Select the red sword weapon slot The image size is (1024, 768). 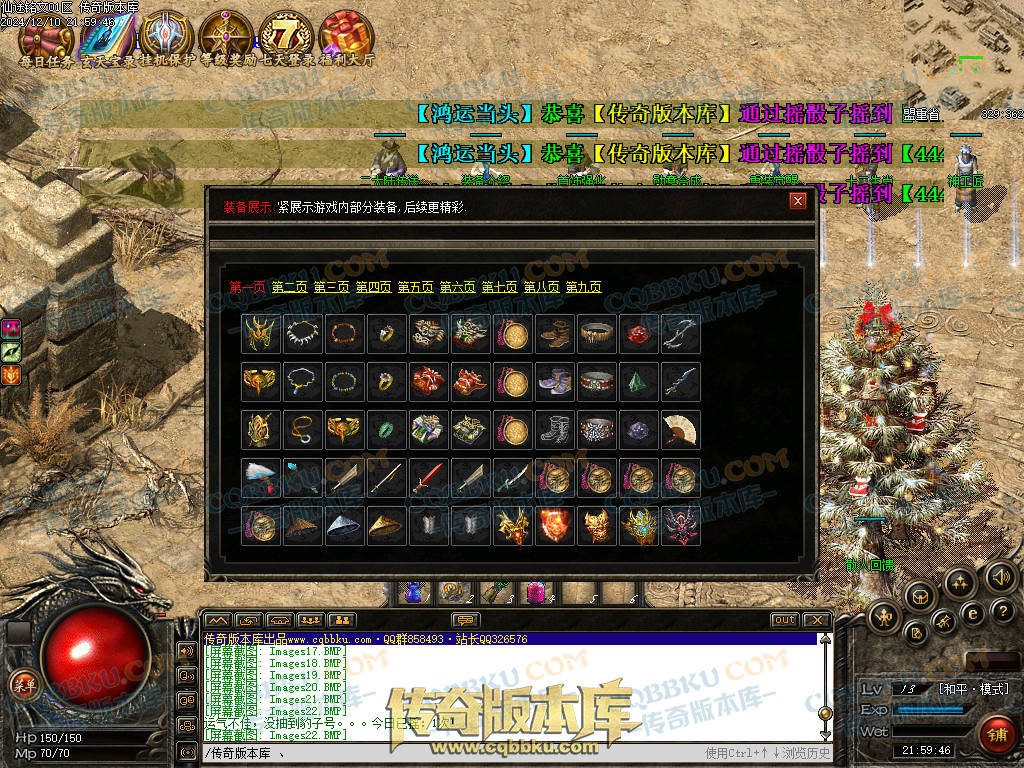coord(429,477)
